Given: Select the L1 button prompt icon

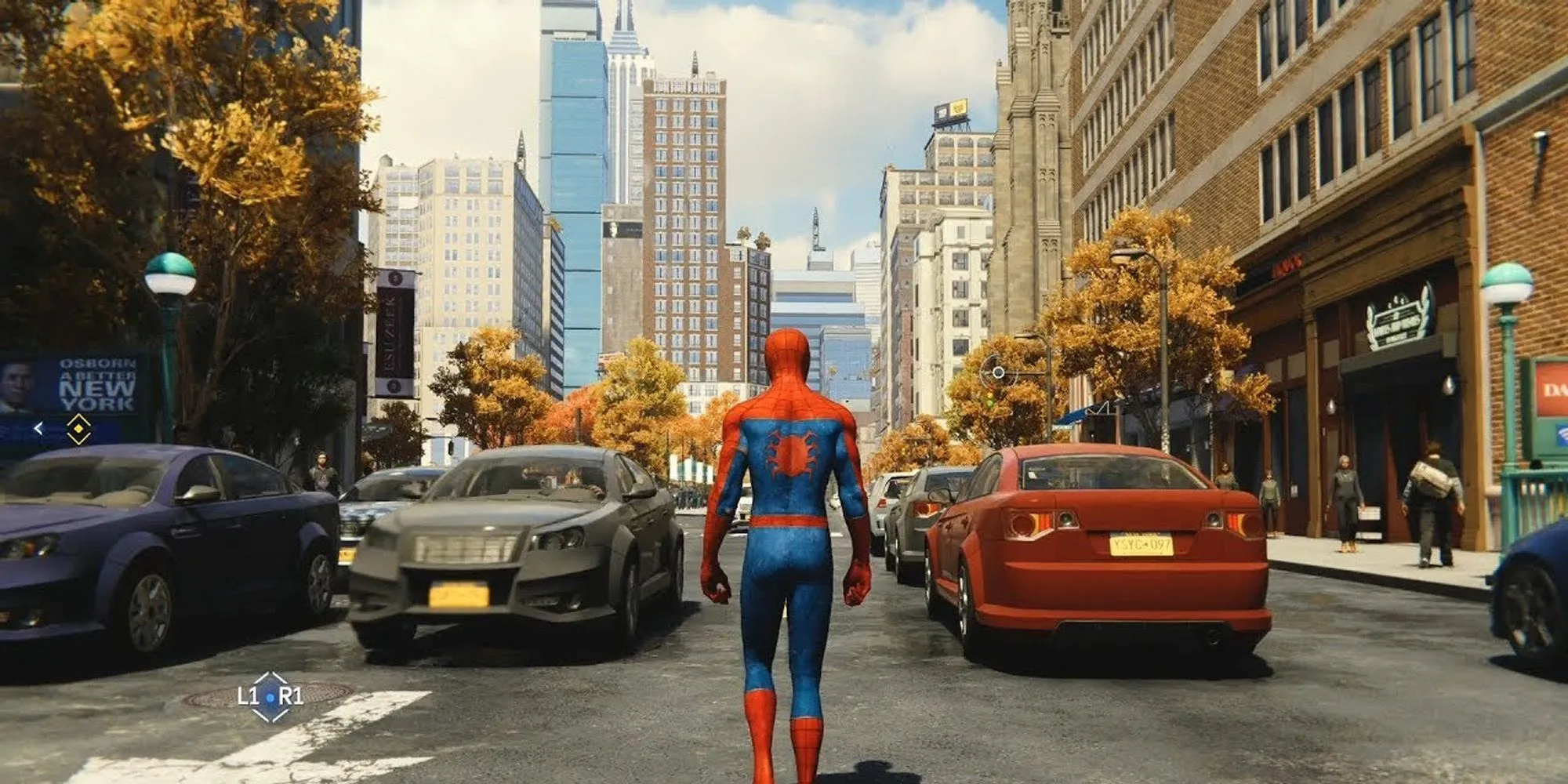Looking at the screenshot, I should pos(247,695).
